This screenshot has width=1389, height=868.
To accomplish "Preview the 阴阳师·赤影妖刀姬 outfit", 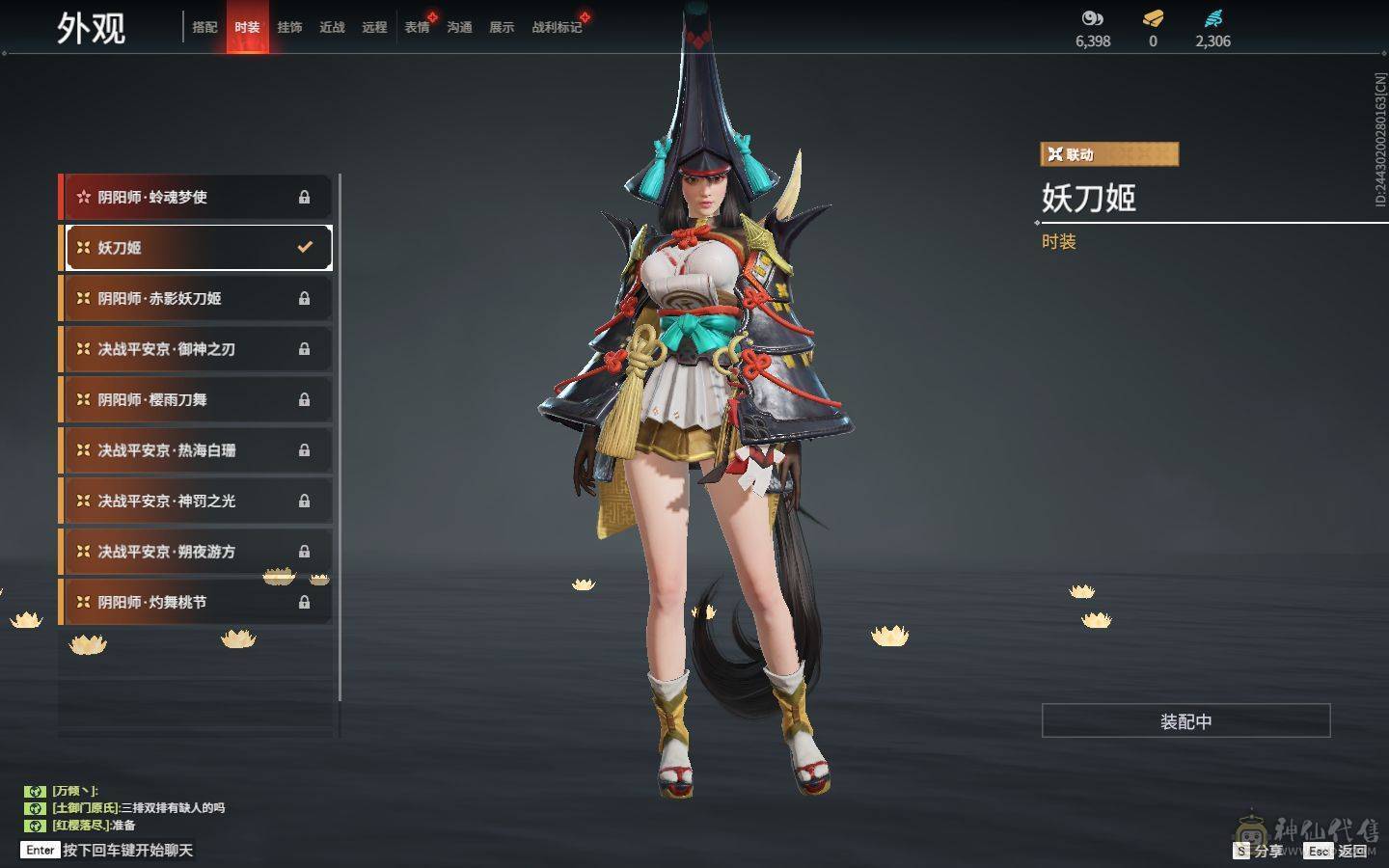I will [196, 298].
